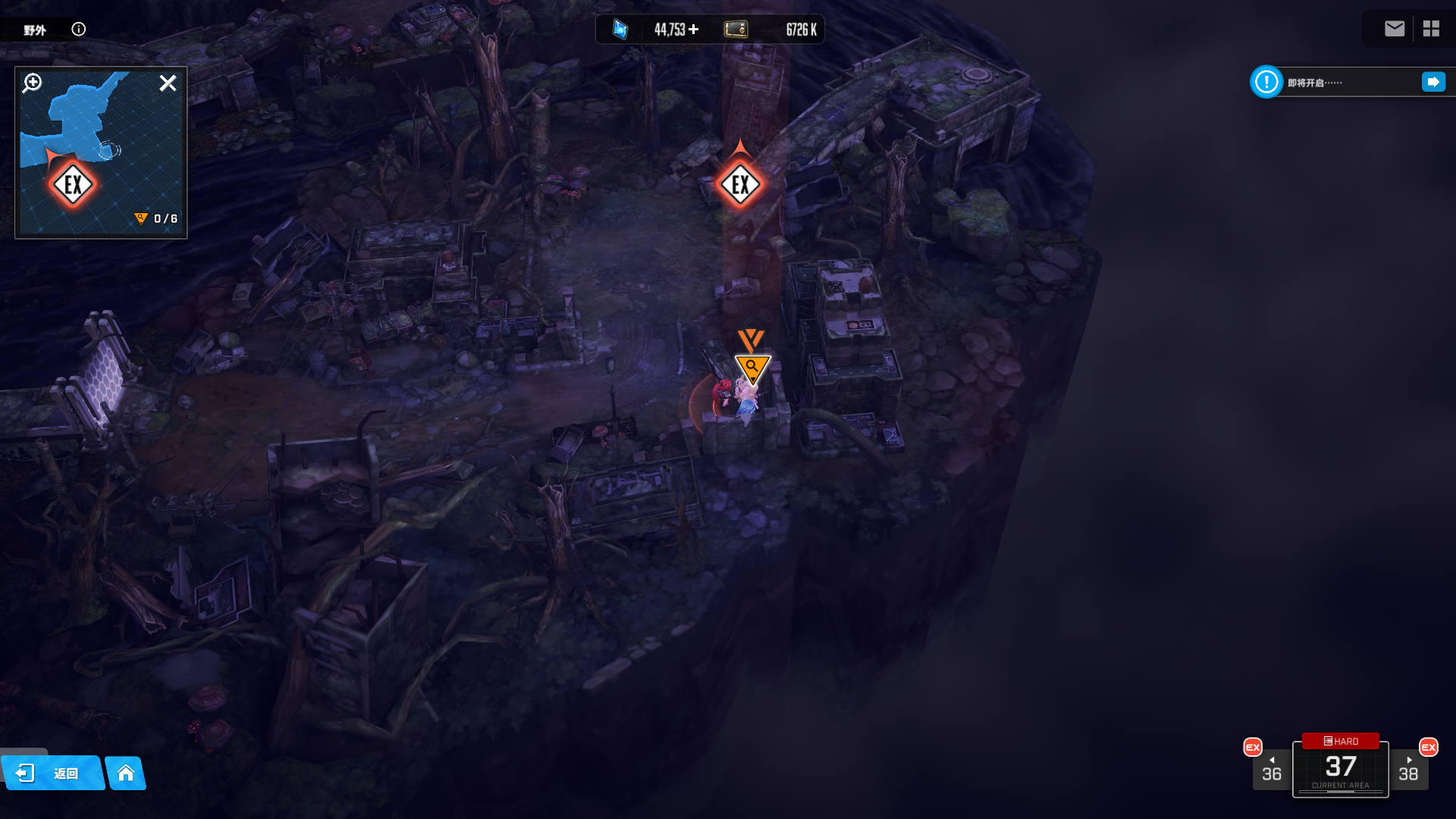
Task: Click the 返回 back button
Action: 52,773
